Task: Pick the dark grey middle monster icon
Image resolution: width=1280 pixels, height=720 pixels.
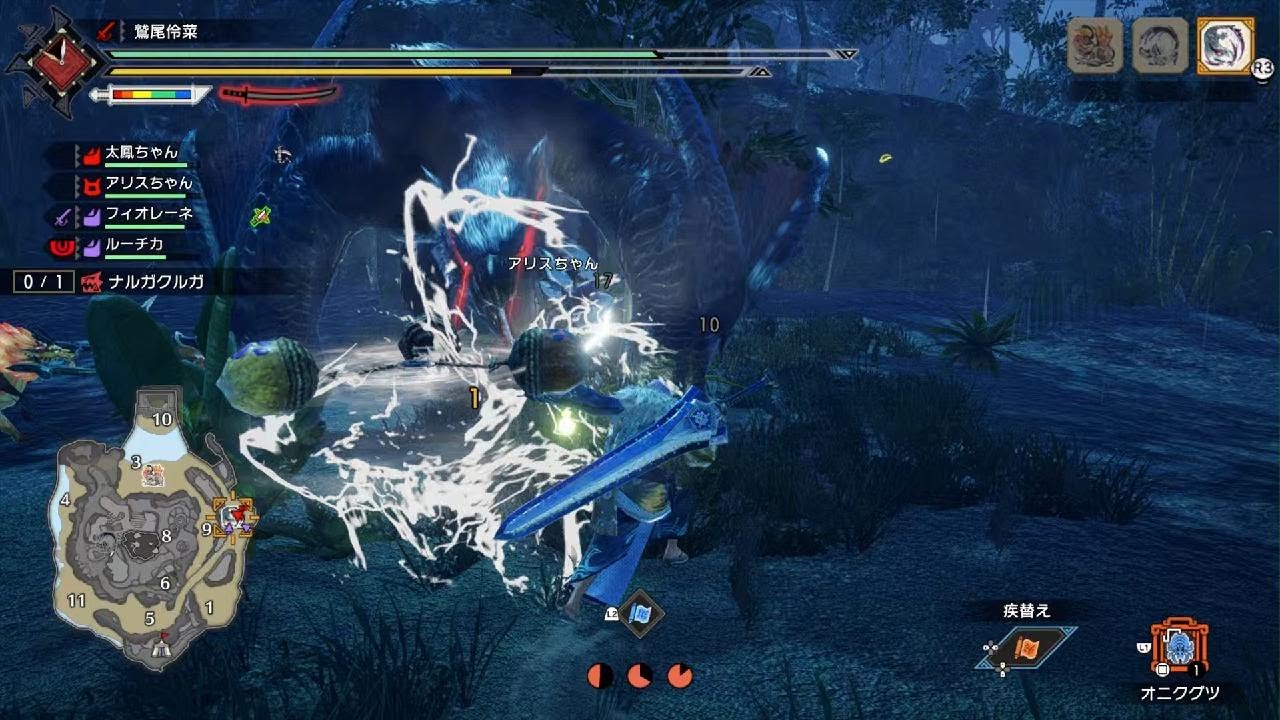Action: (x=1159, y=46)
